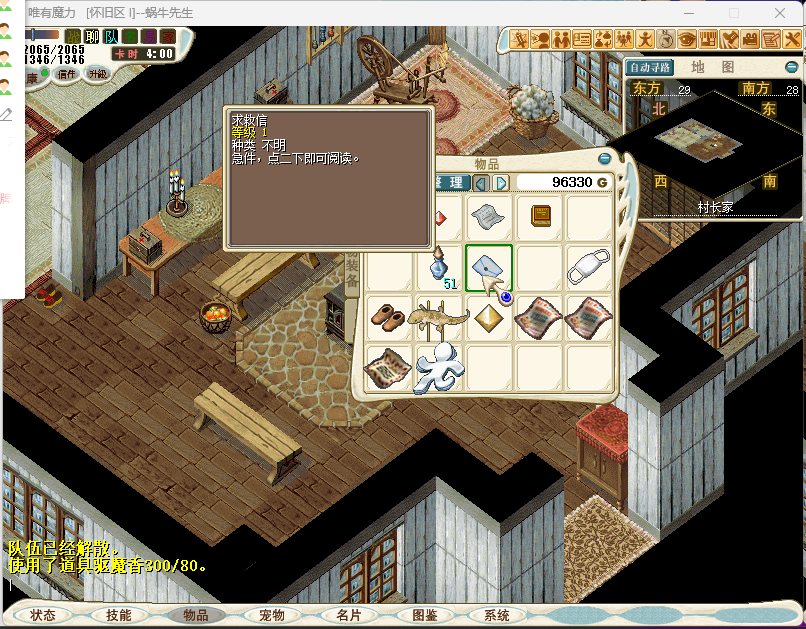
Task: Close the game window
Action: coord(781,13)
